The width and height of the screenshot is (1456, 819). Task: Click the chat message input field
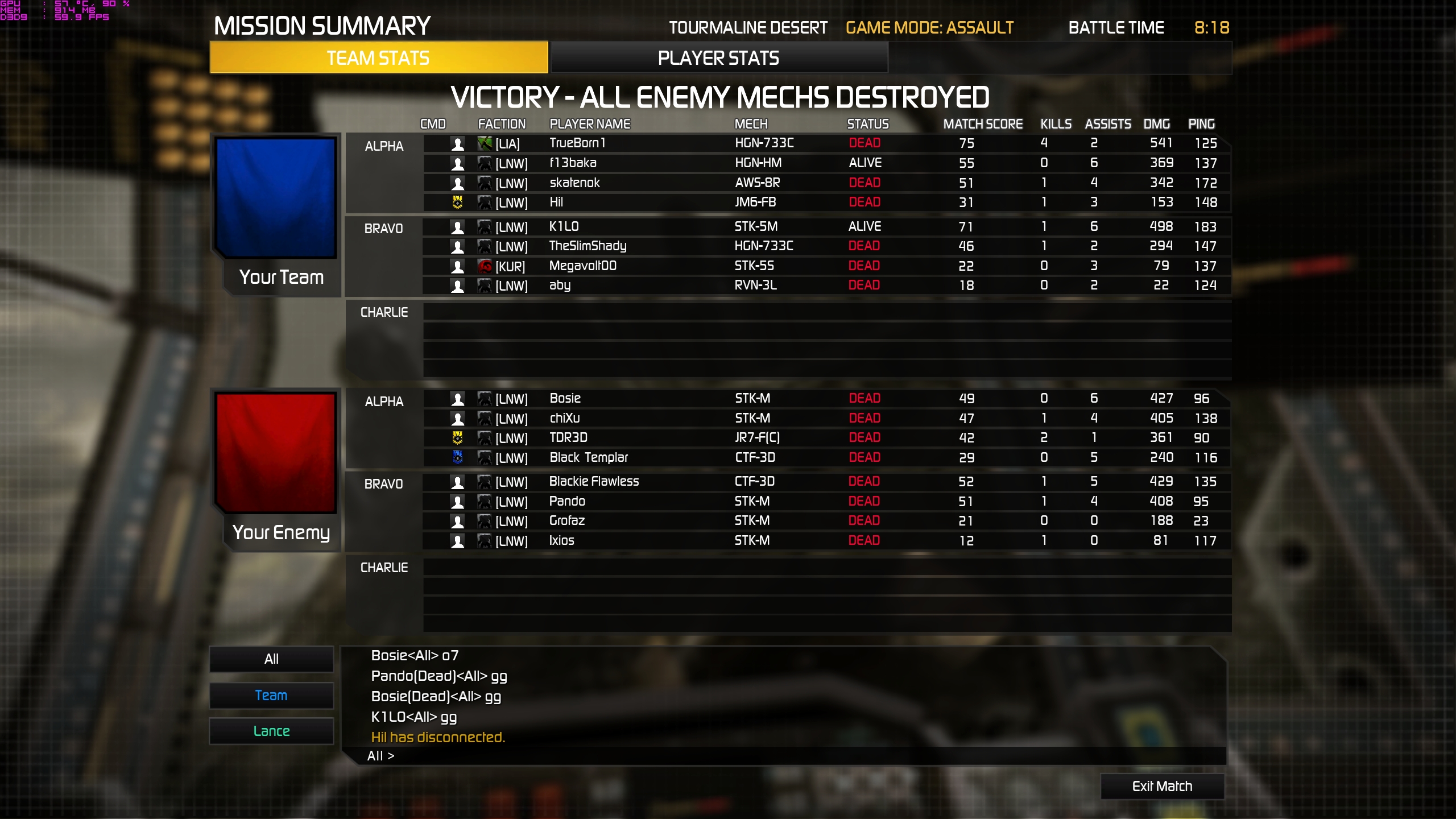(796, 756)
